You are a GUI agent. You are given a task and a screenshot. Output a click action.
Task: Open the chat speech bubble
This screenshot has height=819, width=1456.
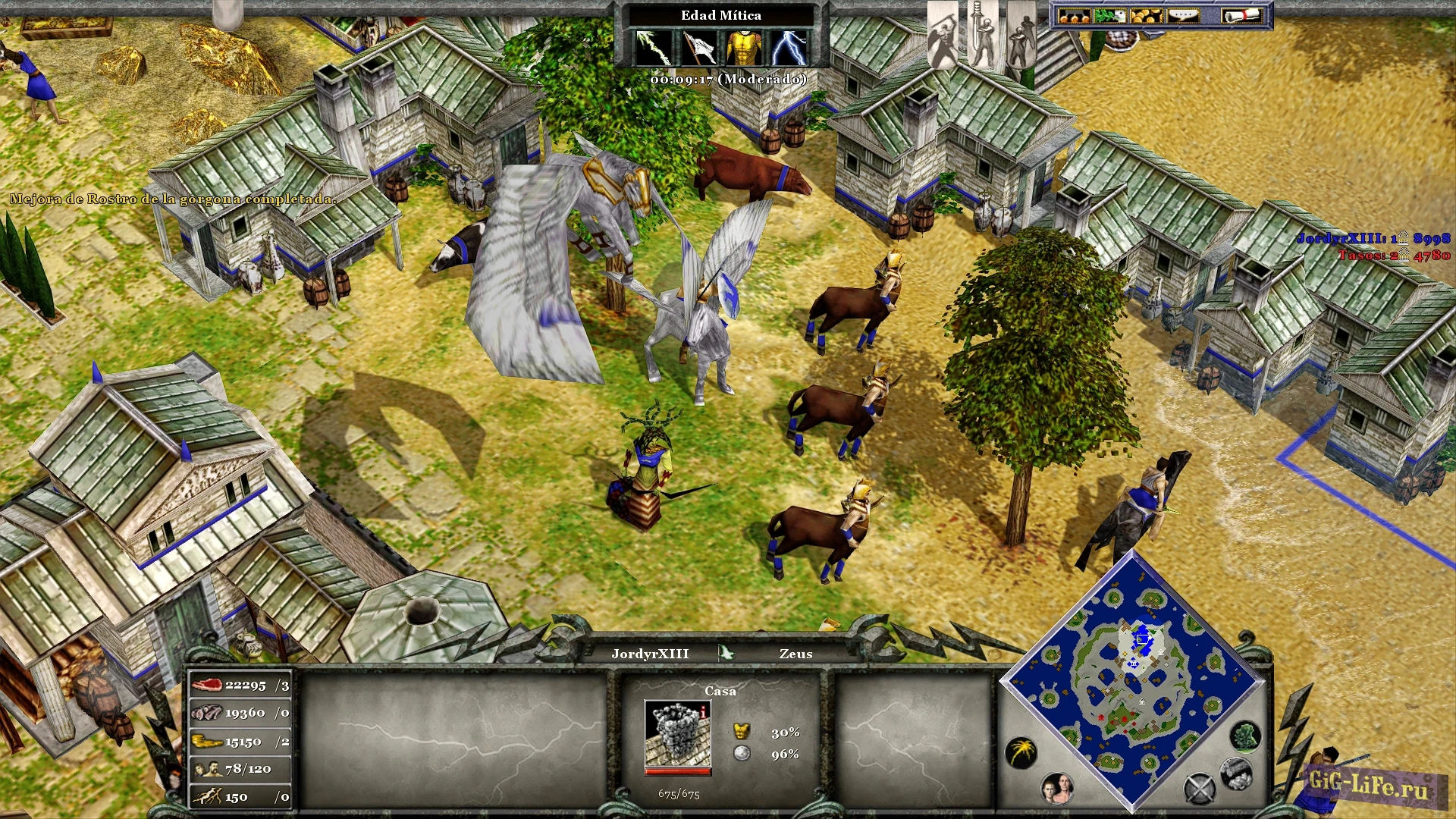pos(1182,16)
